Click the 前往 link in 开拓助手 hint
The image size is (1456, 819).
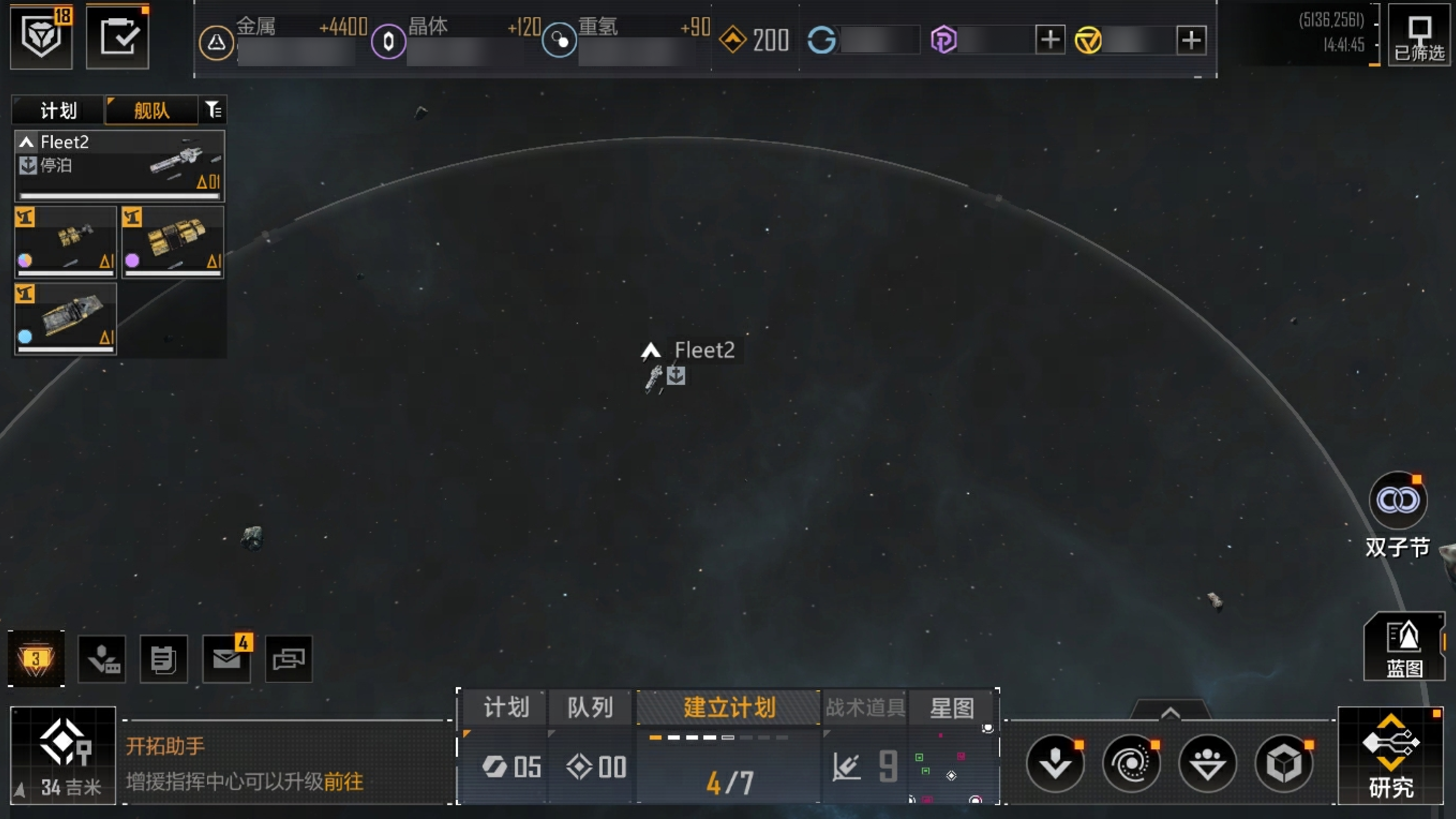[x=344, y=782]
